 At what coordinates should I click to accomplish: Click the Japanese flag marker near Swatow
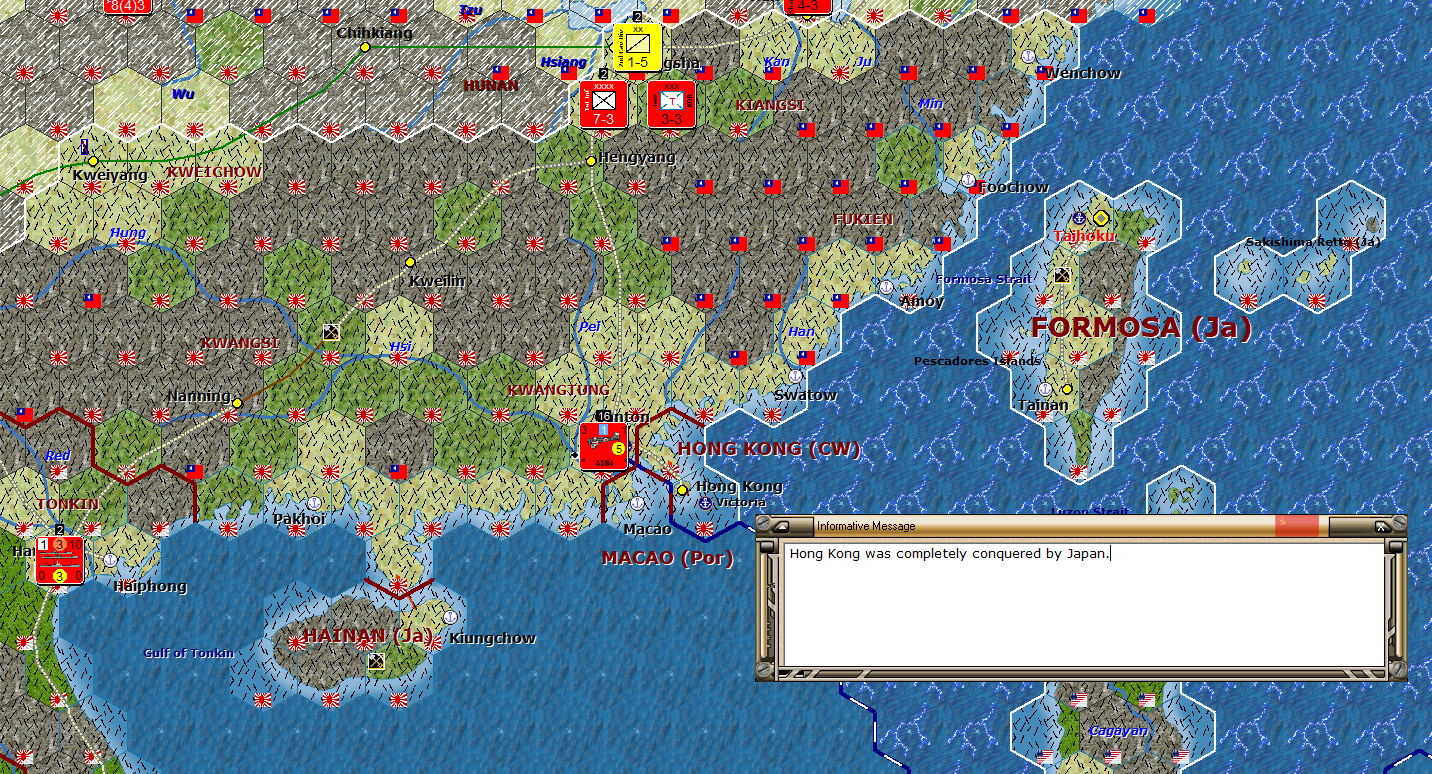tap(772, 413)
